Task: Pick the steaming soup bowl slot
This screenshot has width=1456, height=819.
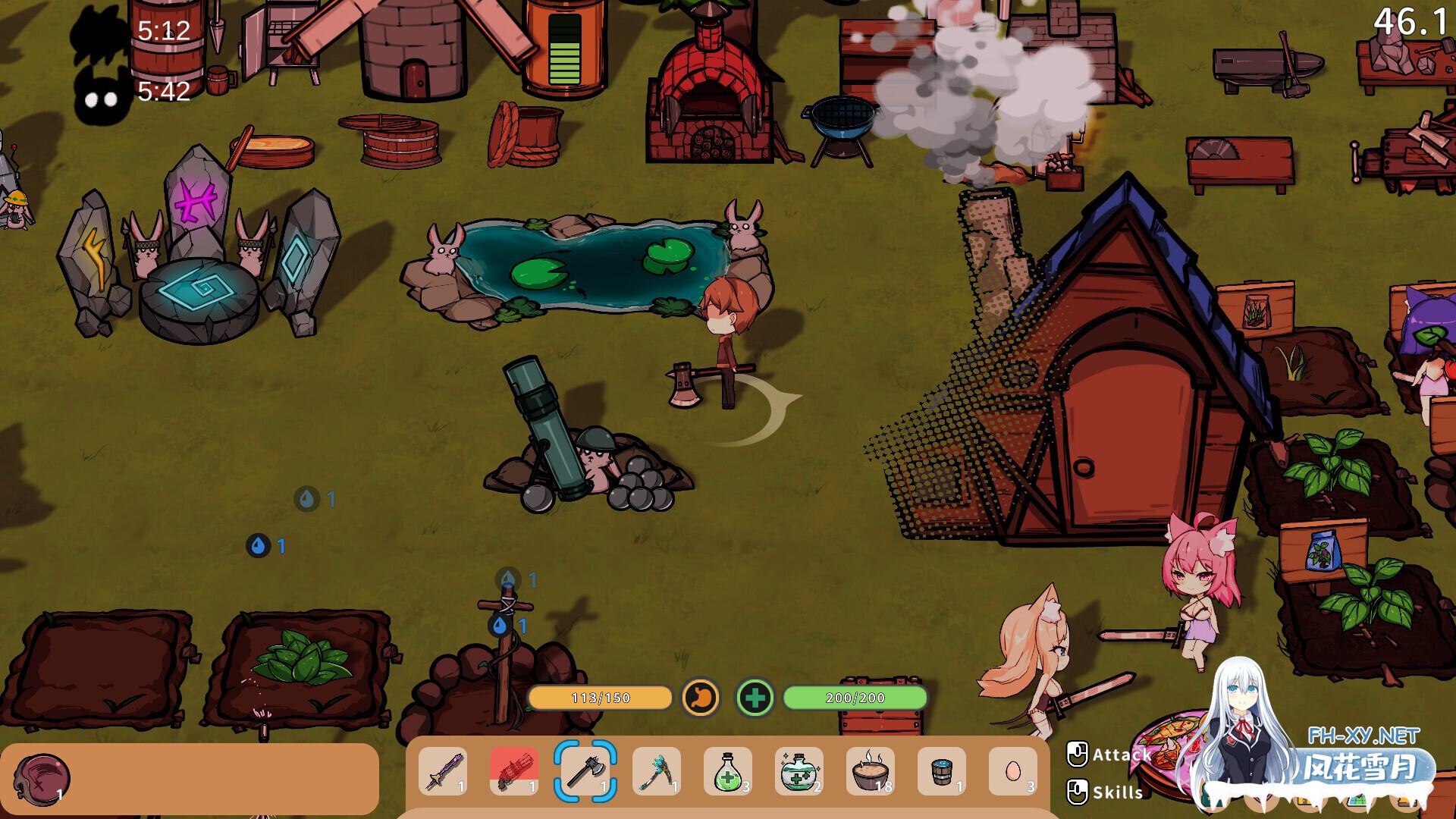Action: click(x=870, y=771)
